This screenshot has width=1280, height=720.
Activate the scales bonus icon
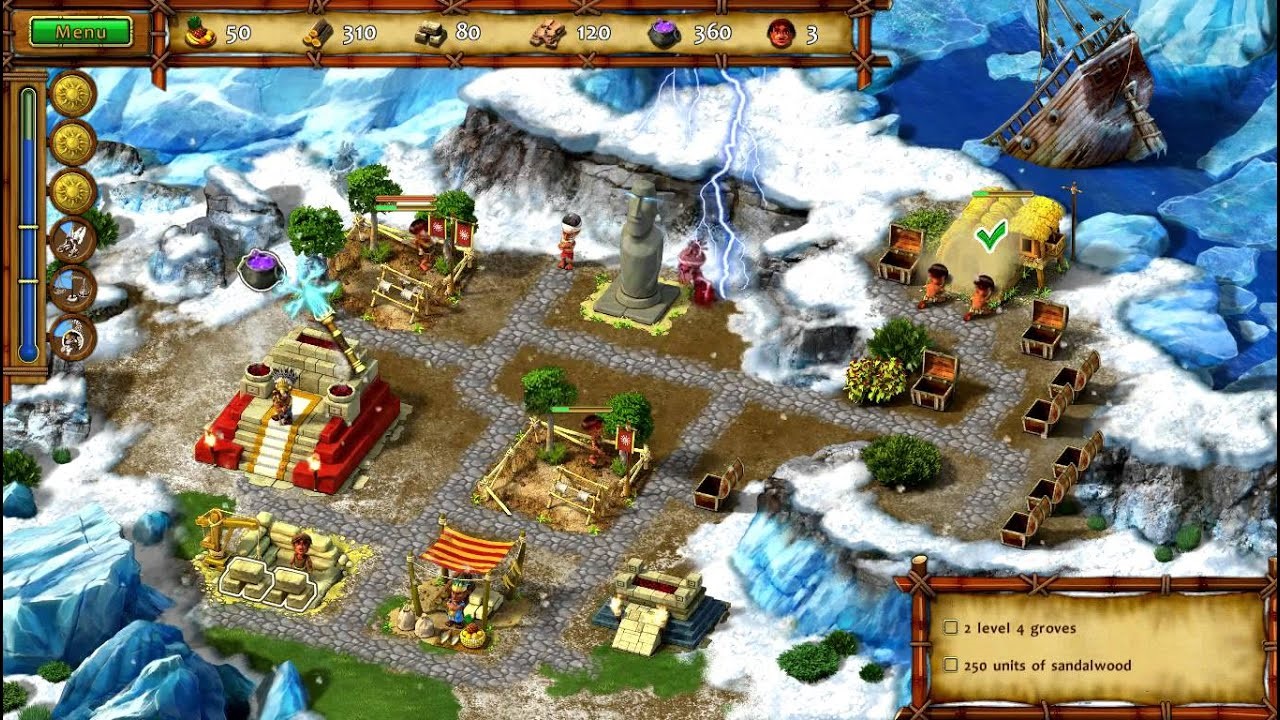[73, 288]
